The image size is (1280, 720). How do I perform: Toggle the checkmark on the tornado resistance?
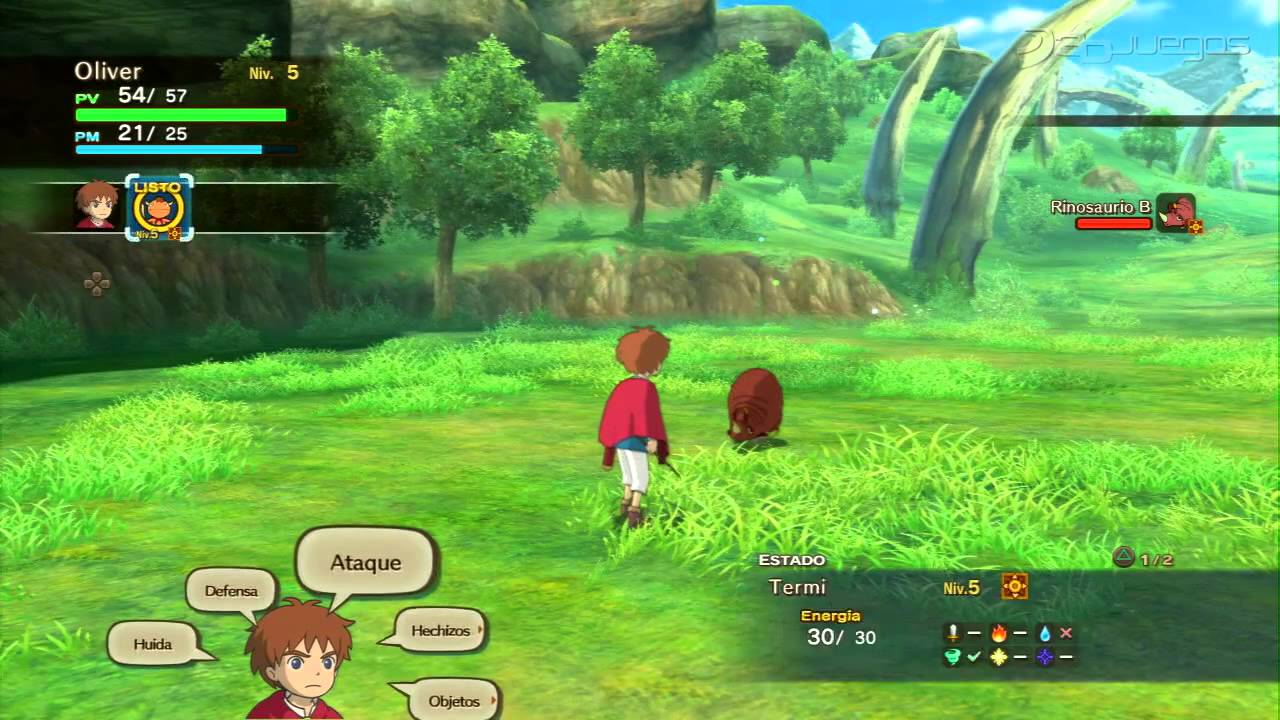(x=975, y=657)
